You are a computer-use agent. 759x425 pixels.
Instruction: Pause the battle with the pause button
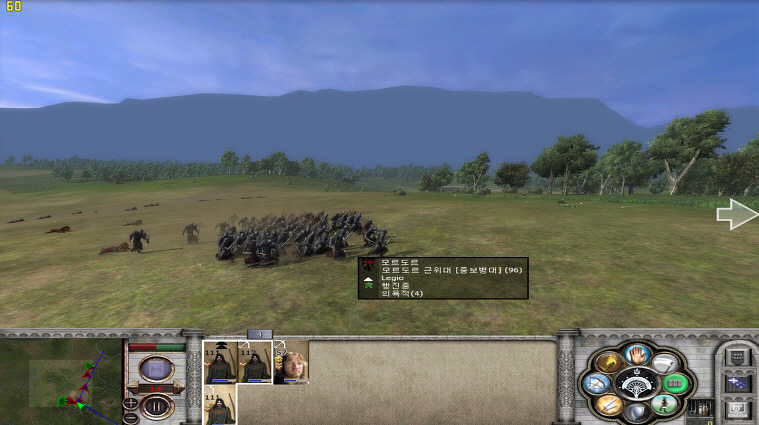point(156,406)
